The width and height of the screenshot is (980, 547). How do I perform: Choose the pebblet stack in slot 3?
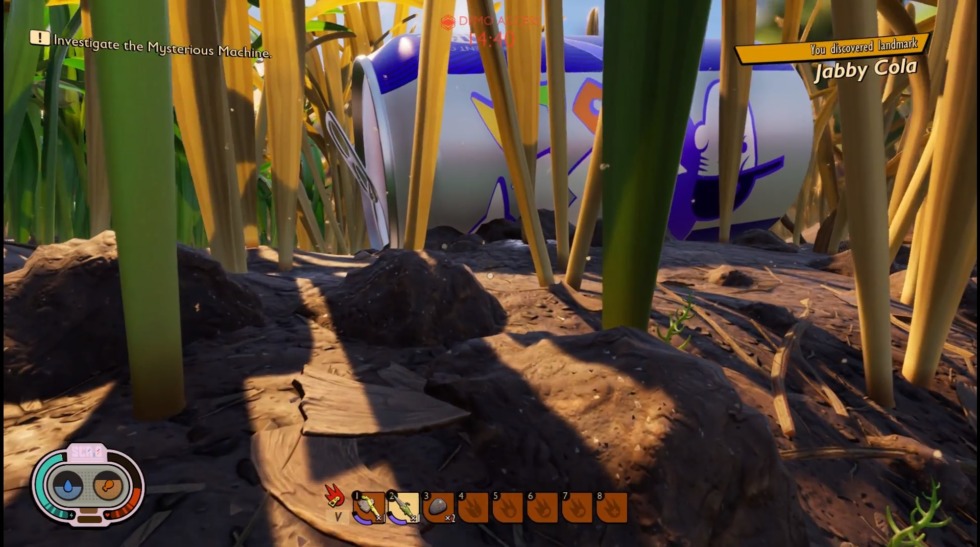(438, 508)
